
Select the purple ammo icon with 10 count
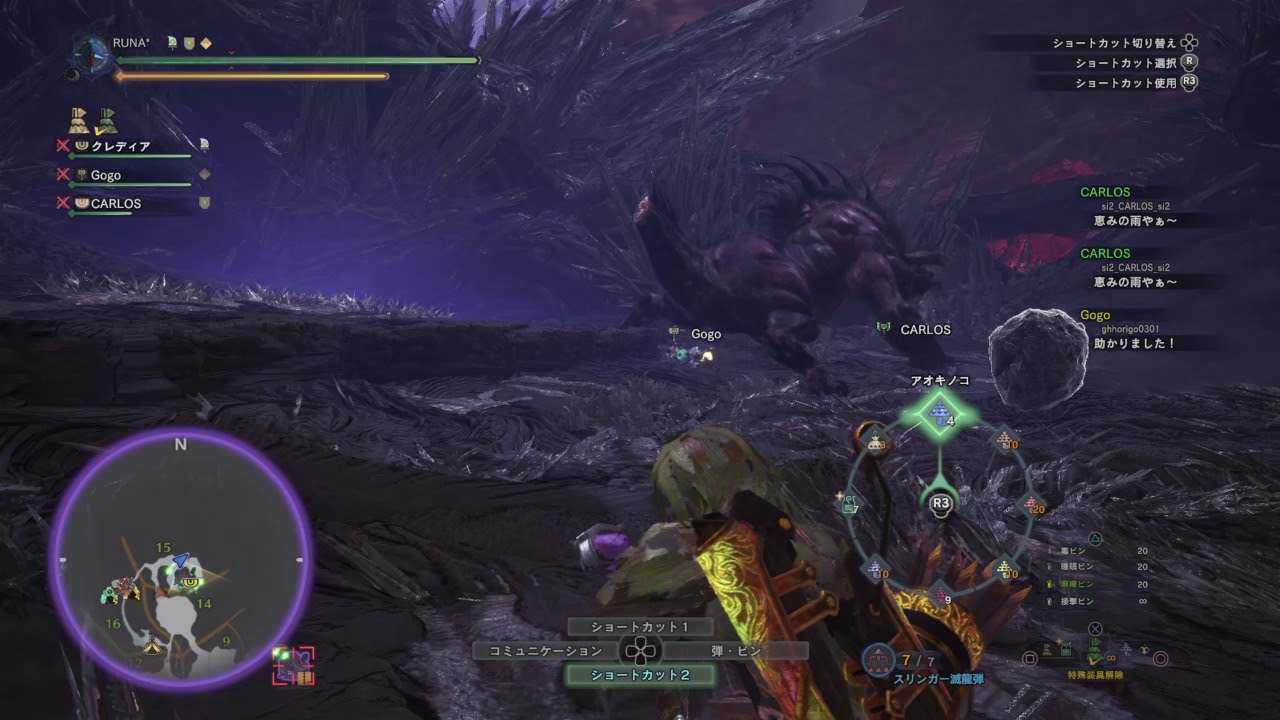click(875, 567)
